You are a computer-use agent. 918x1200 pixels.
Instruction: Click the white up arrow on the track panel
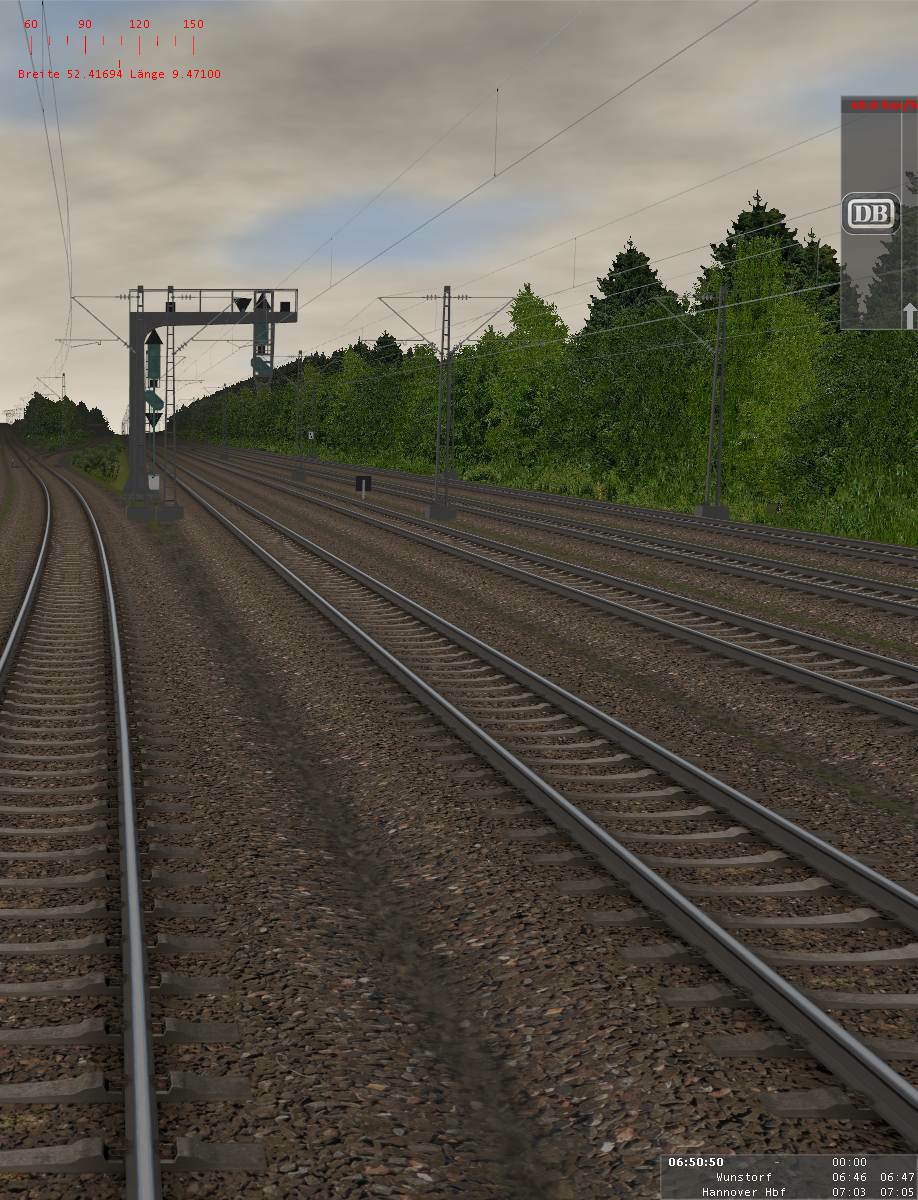point(909,316)
